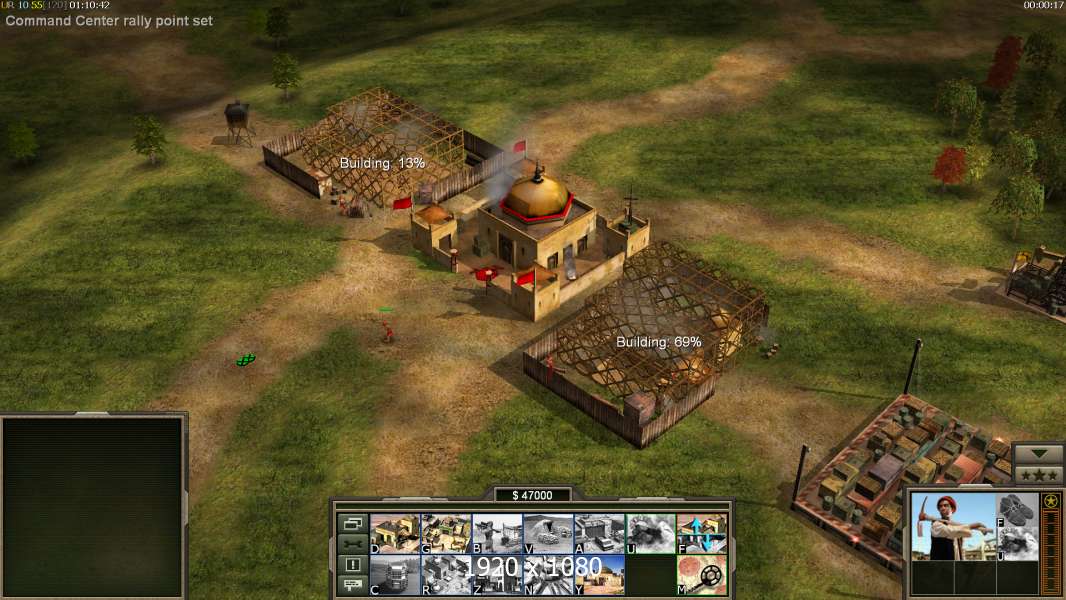Screen dimensions: 1066x600
Task: Select the build icon marked Z
Action: click(x=497, y=575)
